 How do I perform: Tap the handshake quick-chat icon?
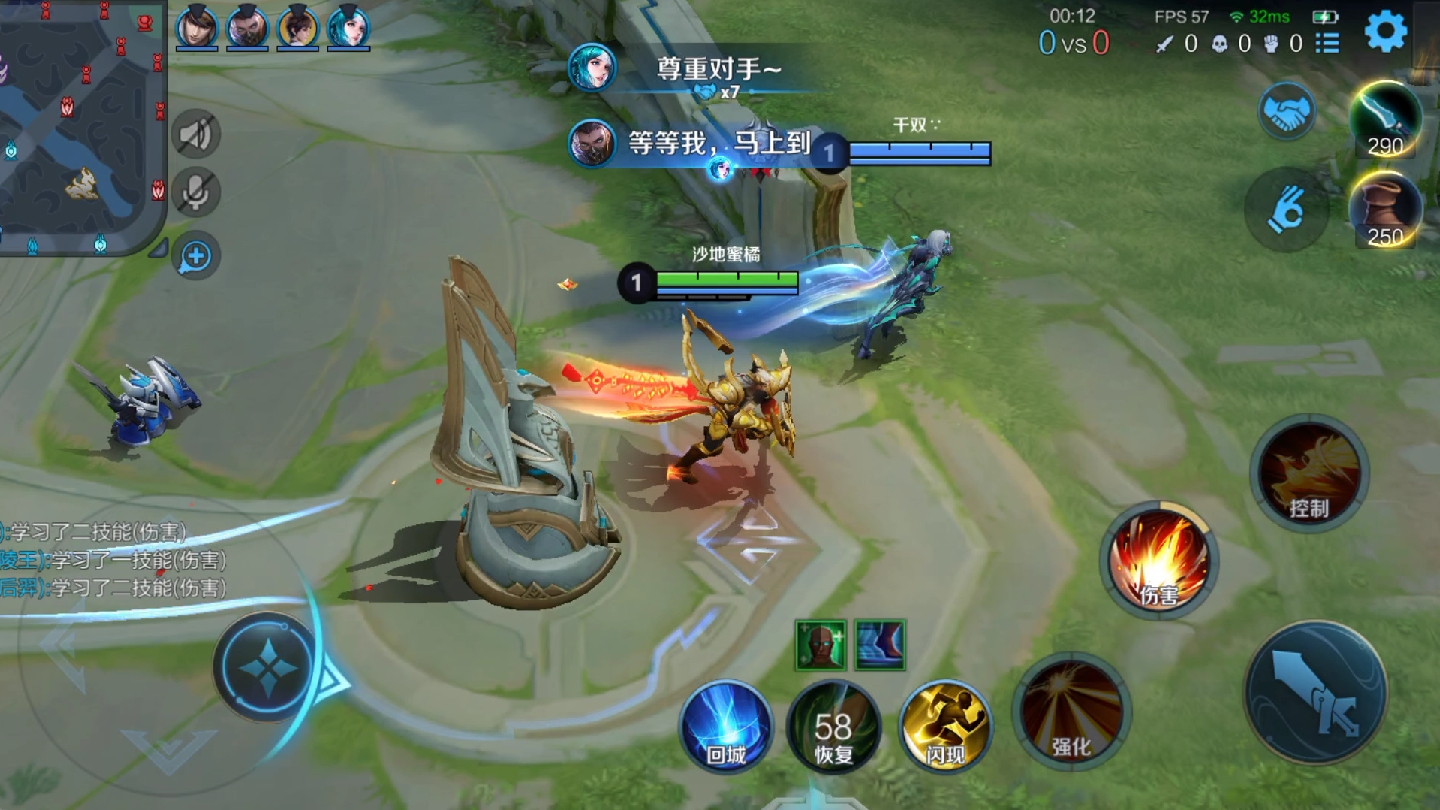pos(1287,112)
